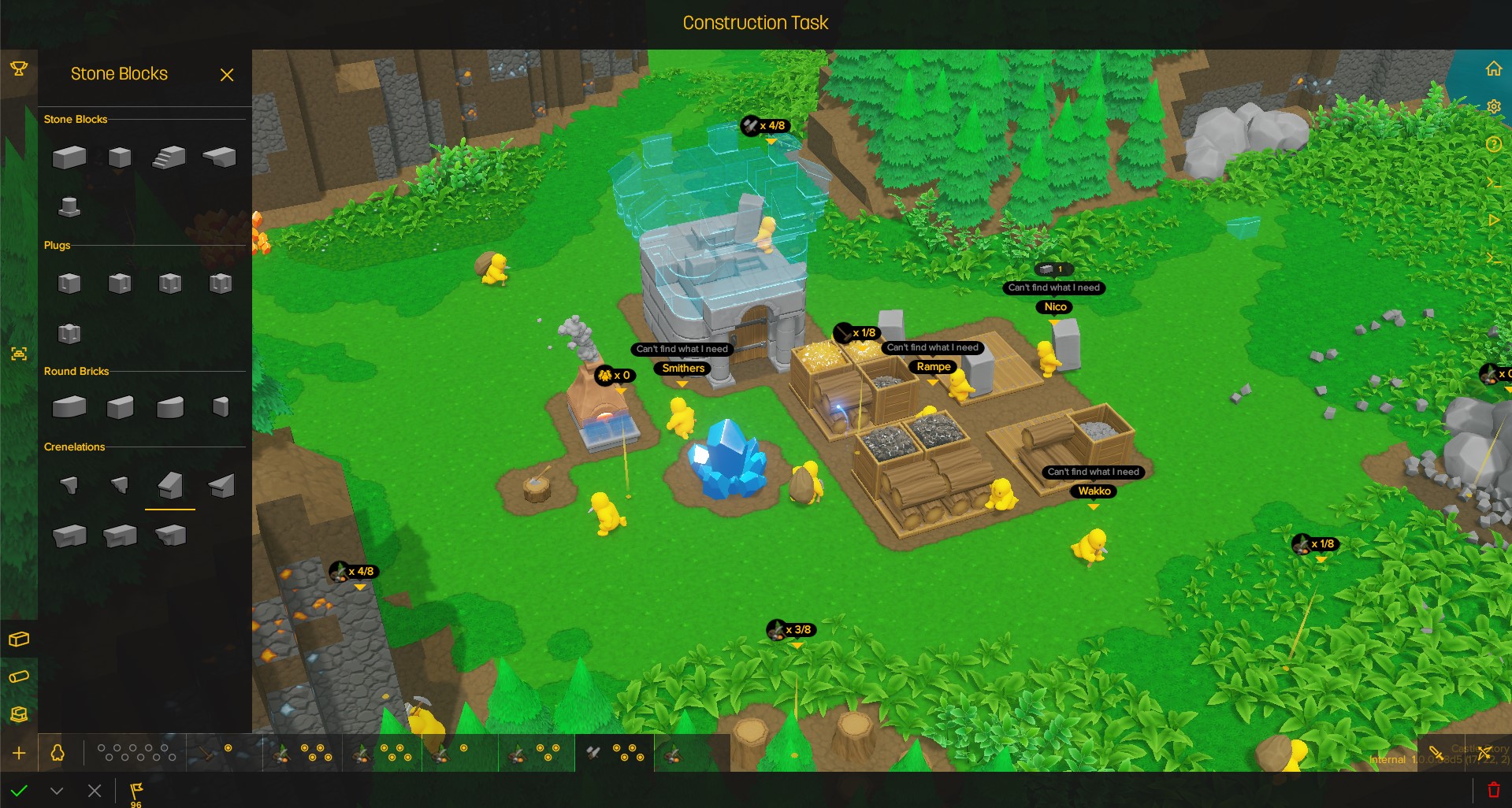
Task: Pick the first Round Bricks block
Action: point(69,406)
